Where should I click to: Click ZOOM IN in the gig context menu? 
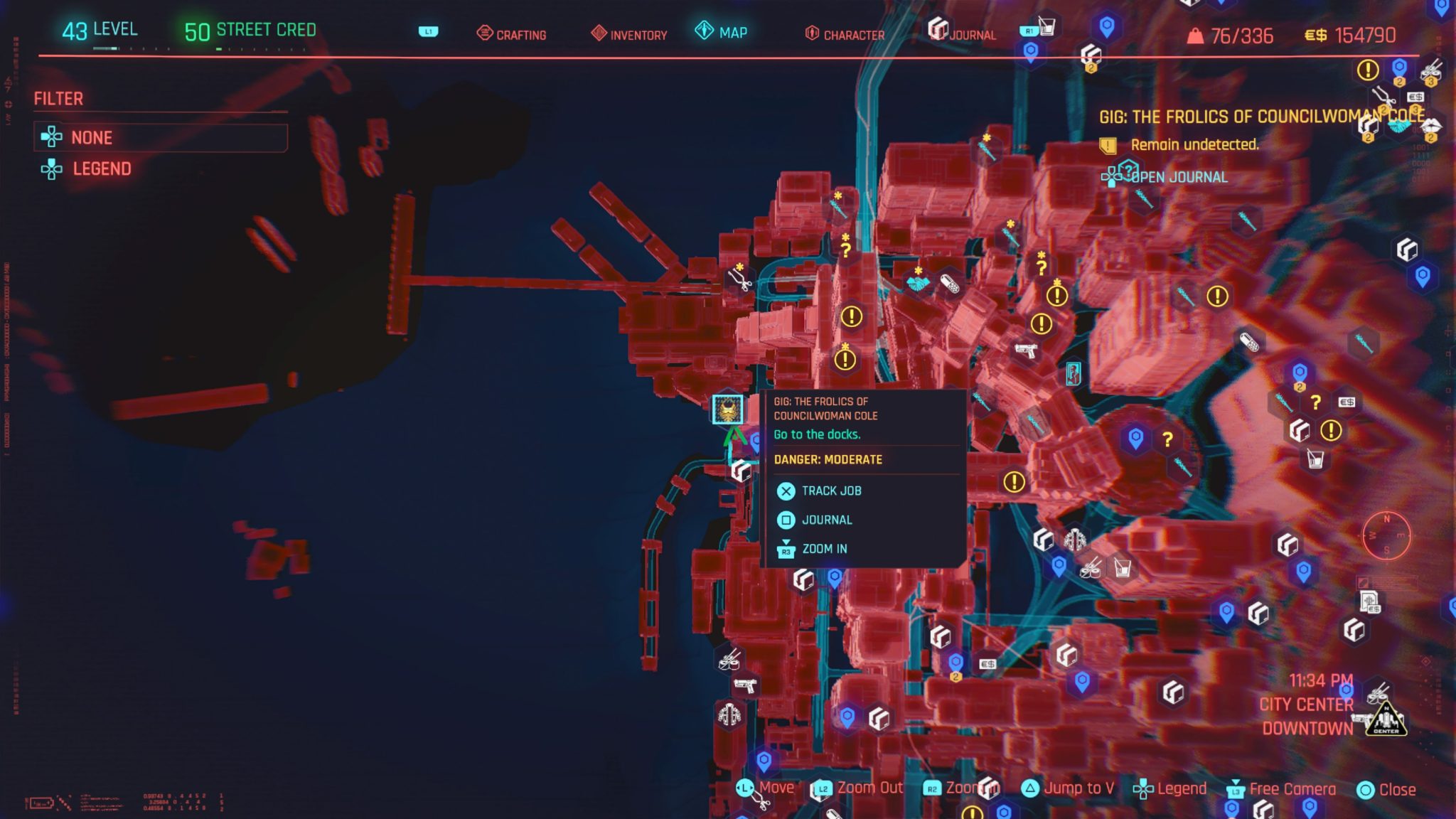[825, 548]
